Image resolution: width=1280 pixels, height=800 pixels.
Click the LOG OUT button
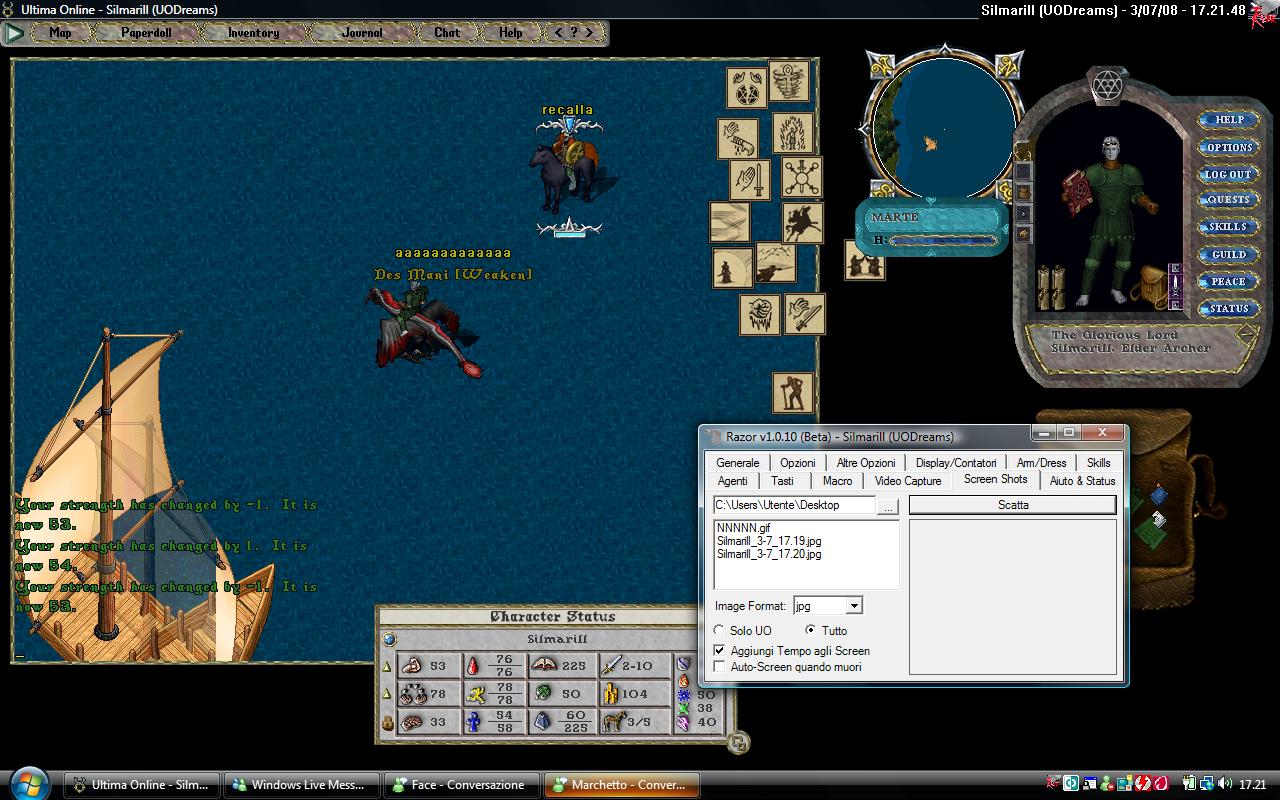[1228, 174]
